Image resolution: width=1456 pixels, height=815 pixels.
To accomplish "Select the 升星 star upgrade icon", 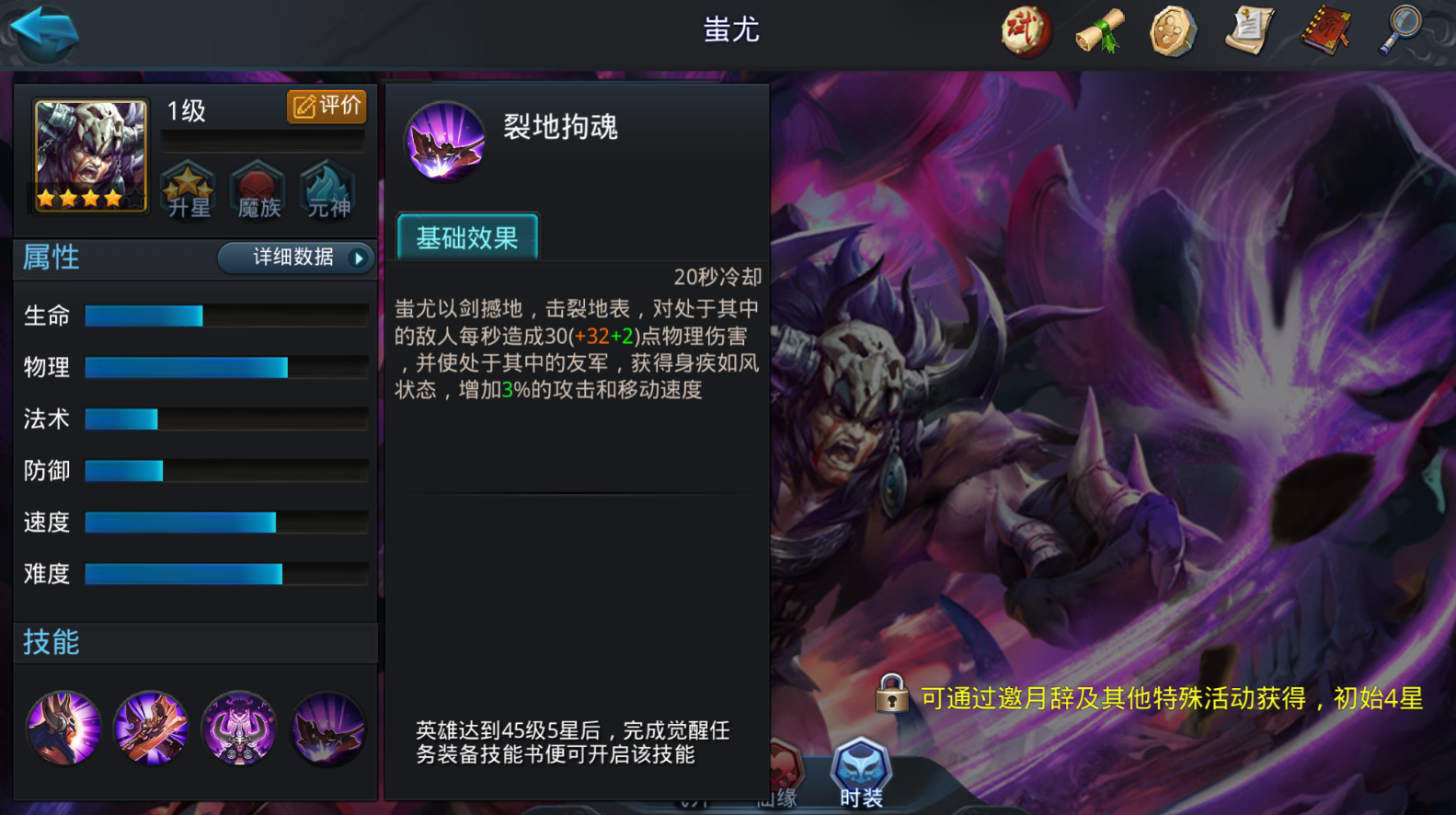I will pos(189,189).
